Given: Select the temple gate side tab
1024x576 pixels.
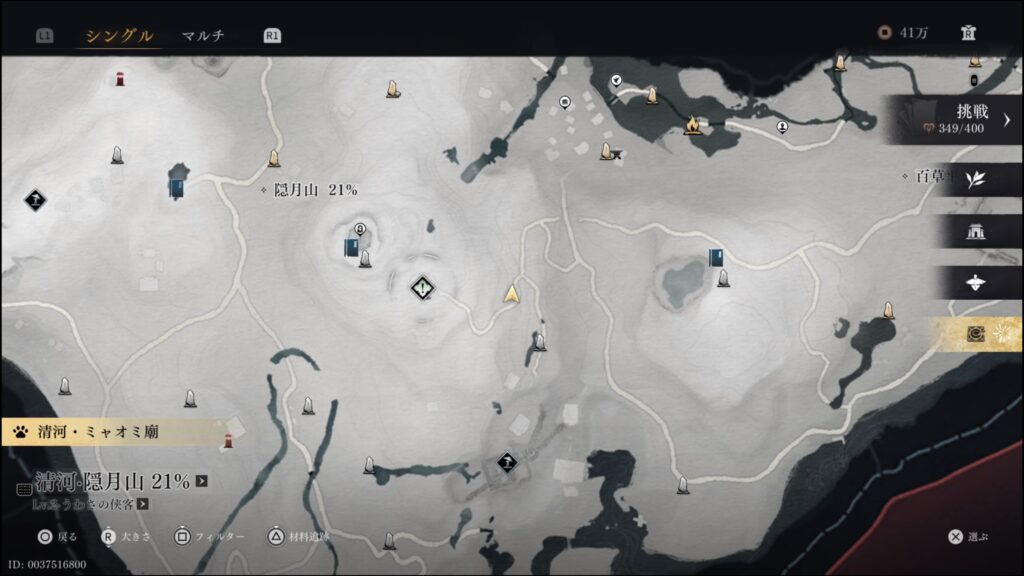Looking at the screenshot, I should point(976,232).
